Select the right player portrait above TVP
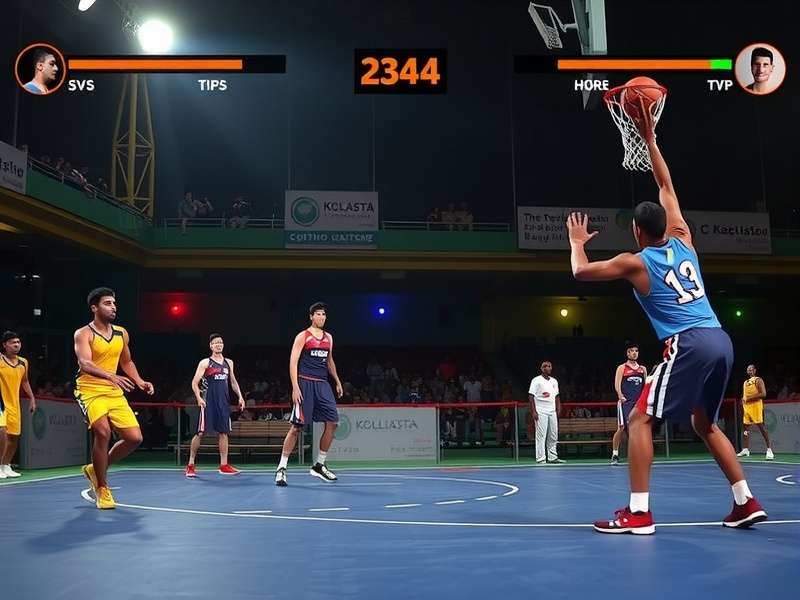800x600 pixels. pos(759,68)
